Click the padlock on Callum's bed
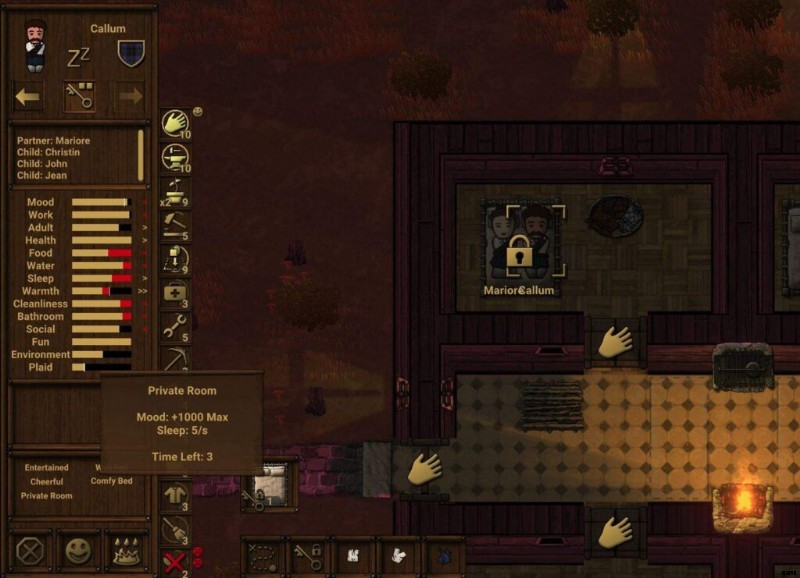Image resolution: width=800 pixels, height=578 pixels. (x=518, y=252)
